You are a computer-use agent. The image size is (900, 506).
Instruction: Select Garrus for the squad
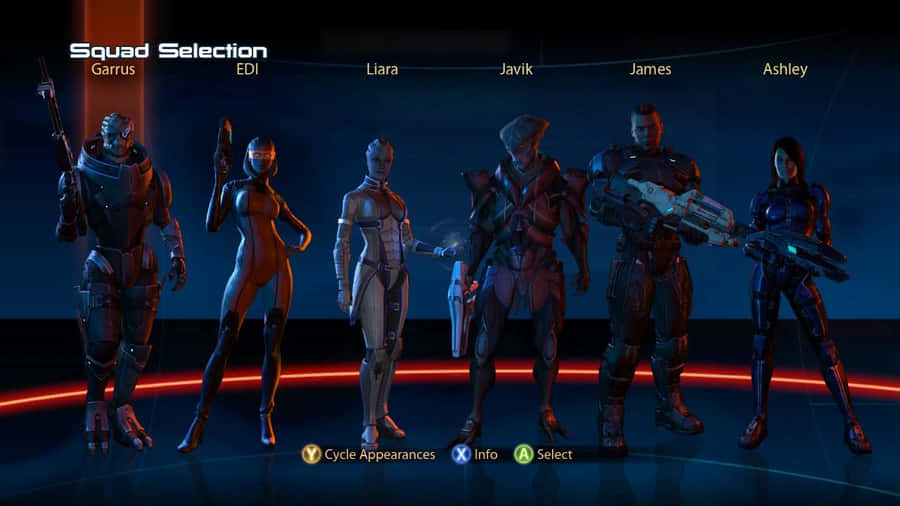(x=115, y=270)
